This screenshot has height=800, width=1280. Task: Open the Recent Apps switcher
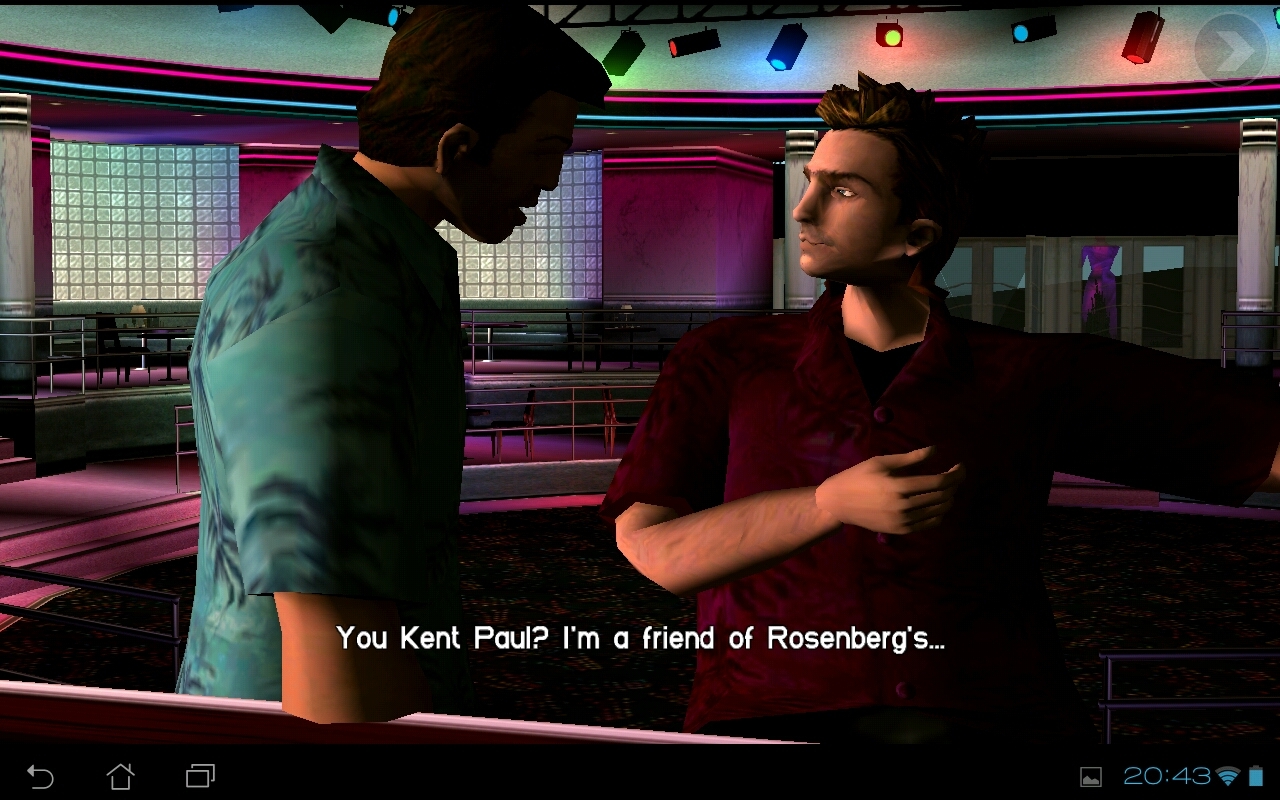[198, 775]
